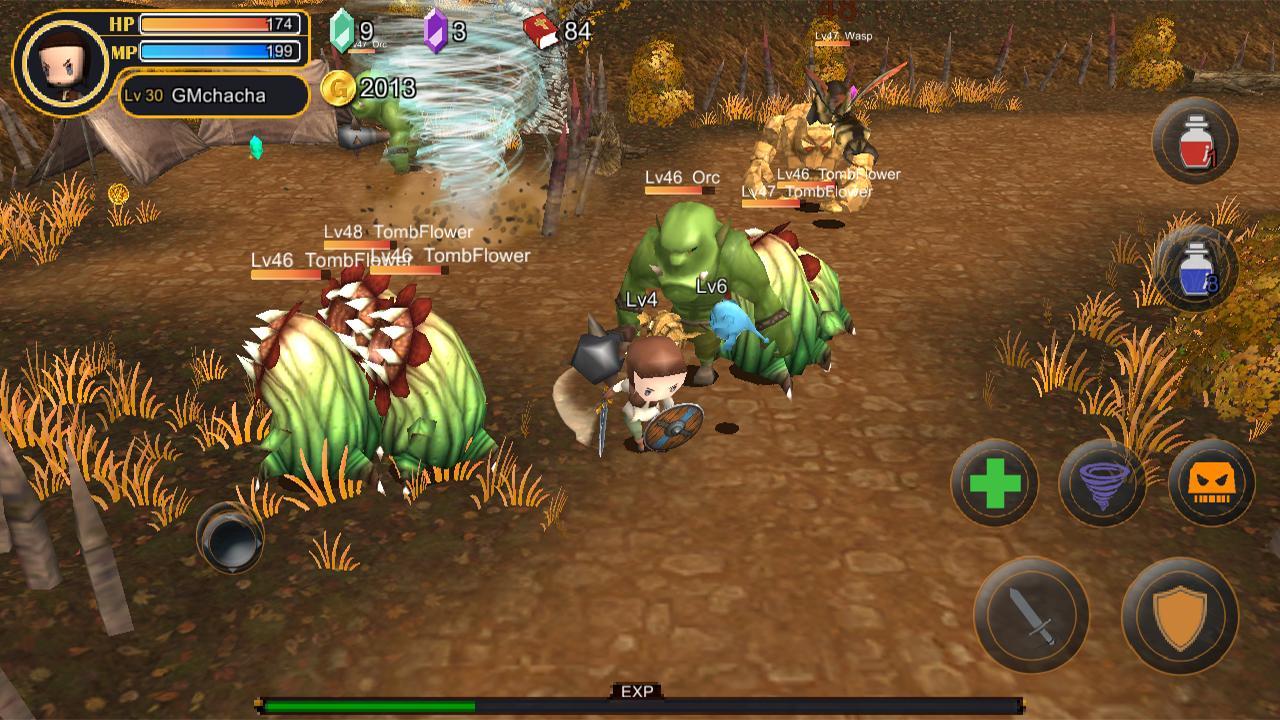Tap the purple crystal currency icon
The image size is (1280, 720).
(x=435, y=31)
